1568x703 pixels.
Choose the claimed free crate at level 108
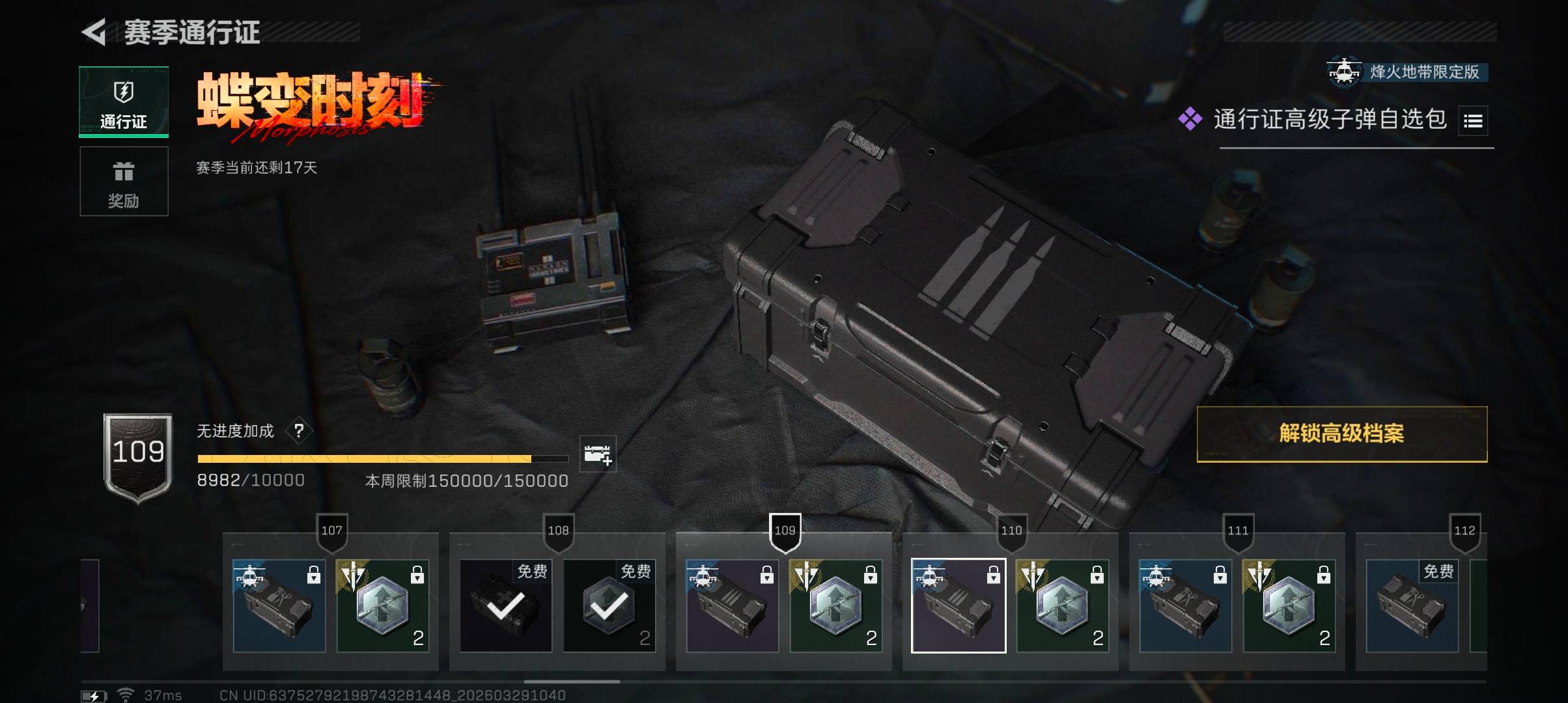[x=506, y=606]
